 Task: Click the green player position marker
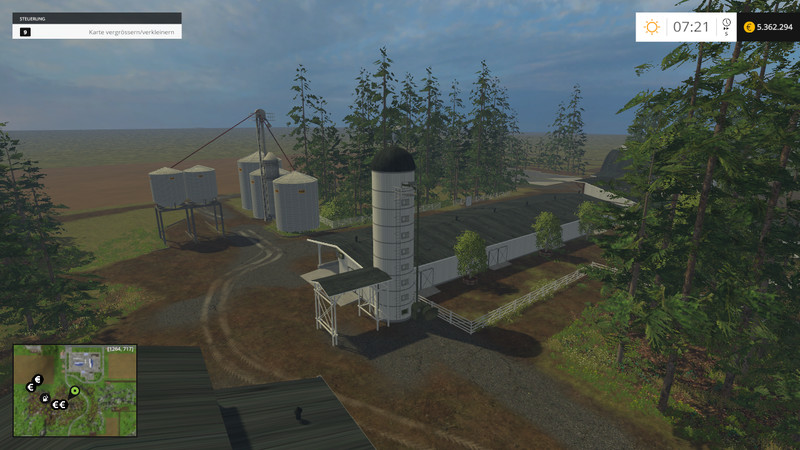click(x=74, y=390)
